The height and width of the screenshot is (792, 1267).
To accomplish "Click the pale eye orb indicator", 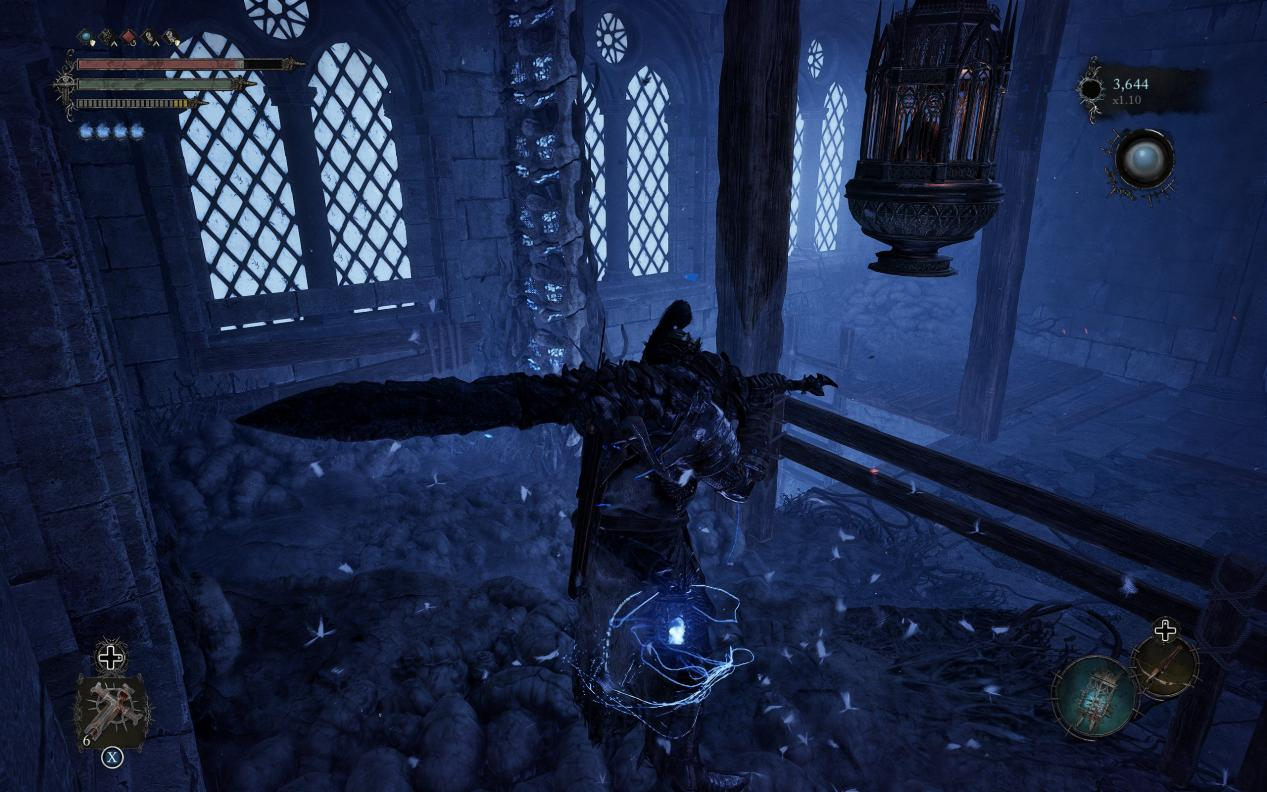I will click(x=1143, y=159).
